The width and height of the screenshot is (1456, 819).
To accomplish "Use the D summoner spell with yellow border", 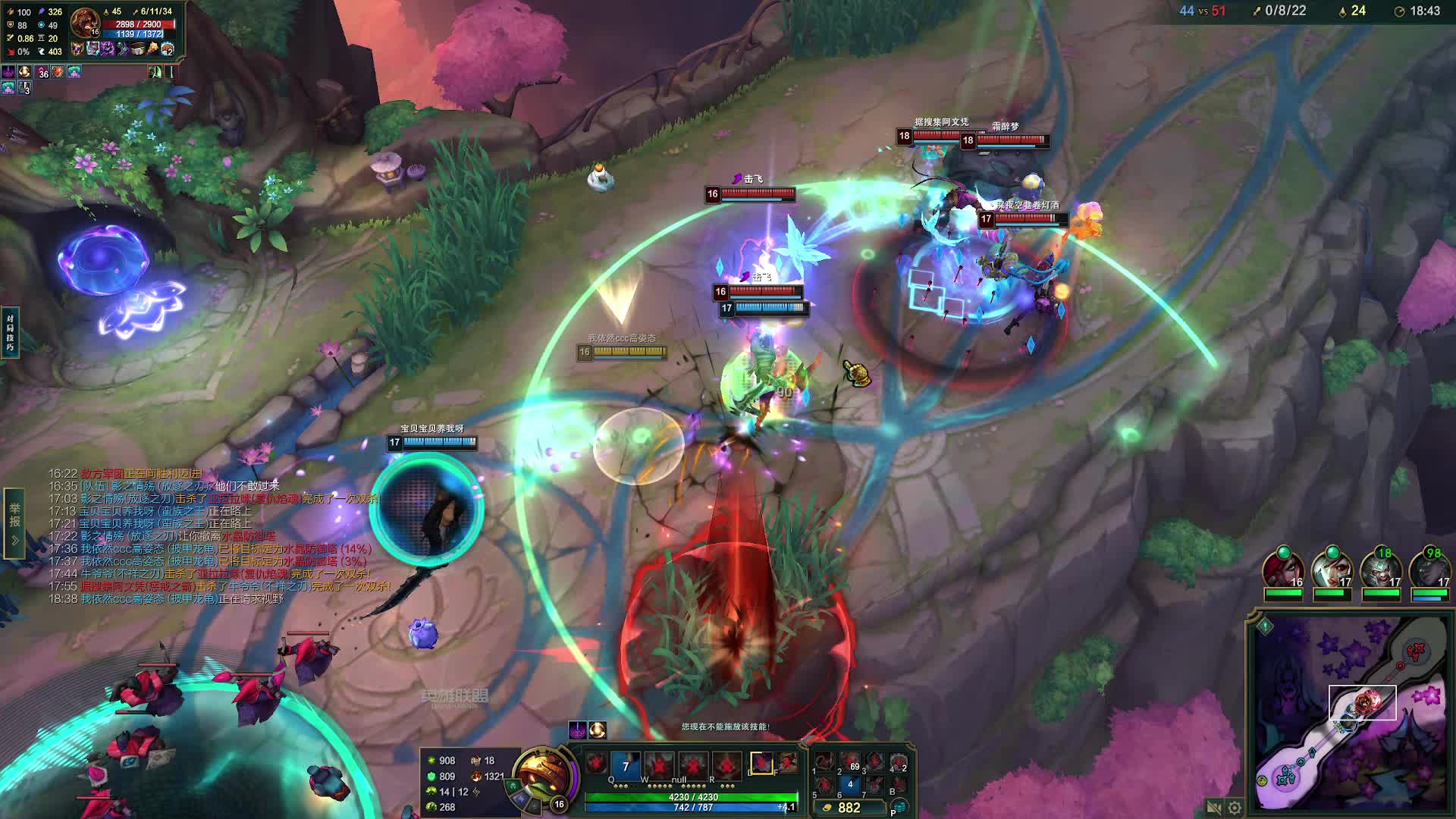I will coord(761,763).
